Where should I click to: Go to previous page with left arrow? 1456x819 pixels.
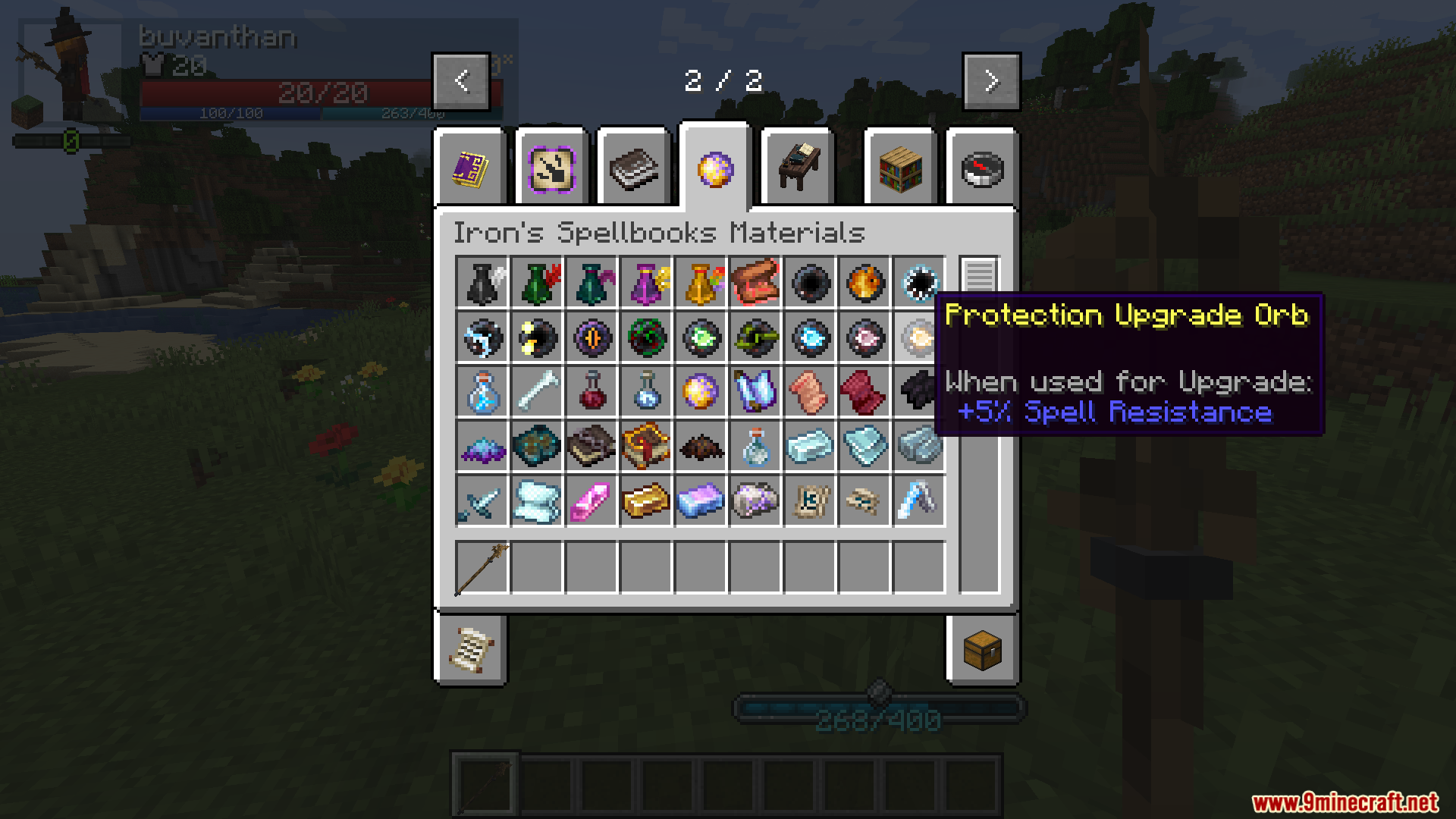[462, 80]
